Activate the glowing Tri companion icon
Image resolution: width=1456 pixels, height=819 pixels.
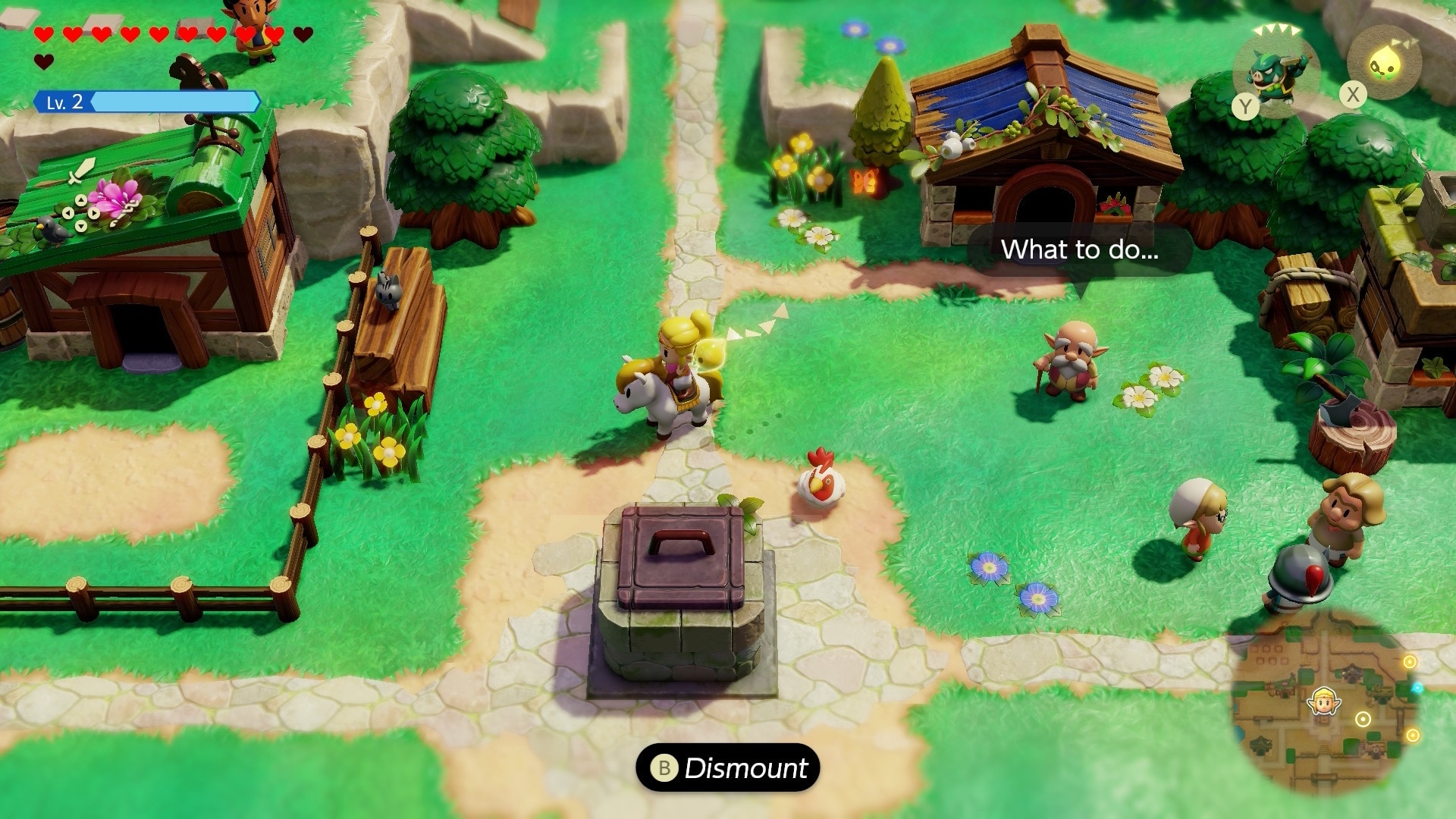[x=1384, y=64]
